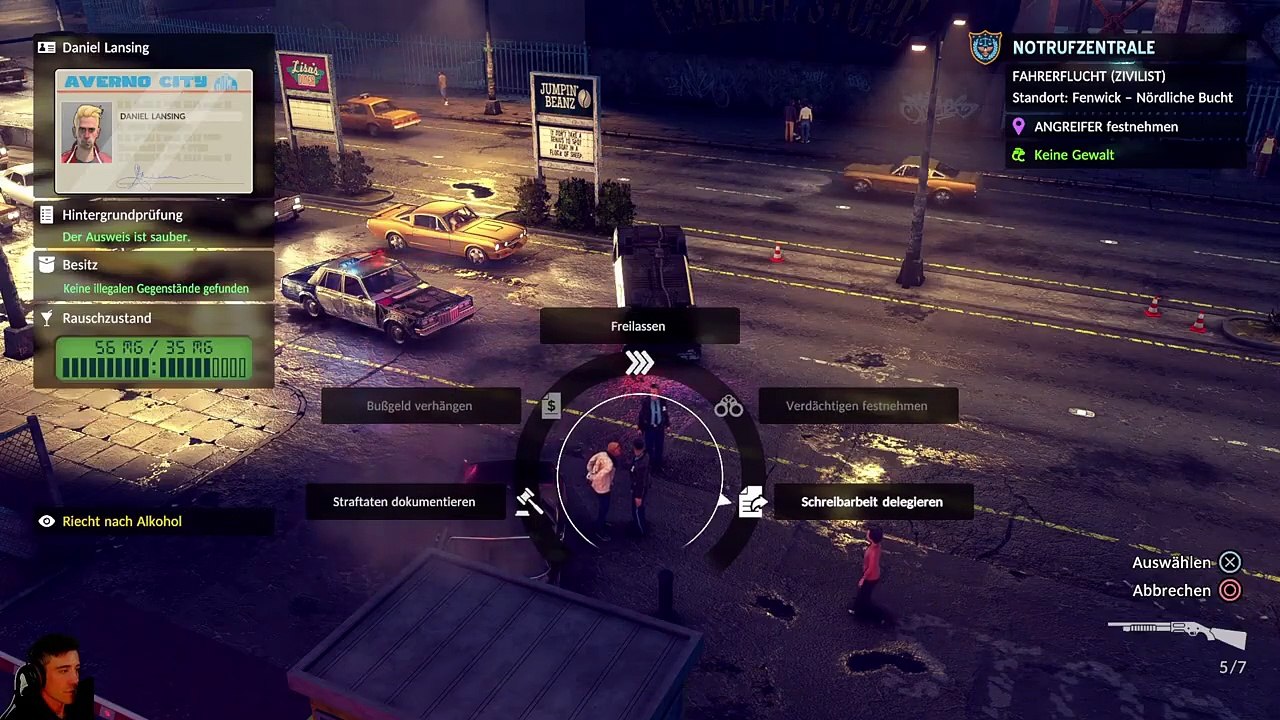
Task: Click the handcuffs arrest icon
Action: pyautogui.click(x=728, y=406)
